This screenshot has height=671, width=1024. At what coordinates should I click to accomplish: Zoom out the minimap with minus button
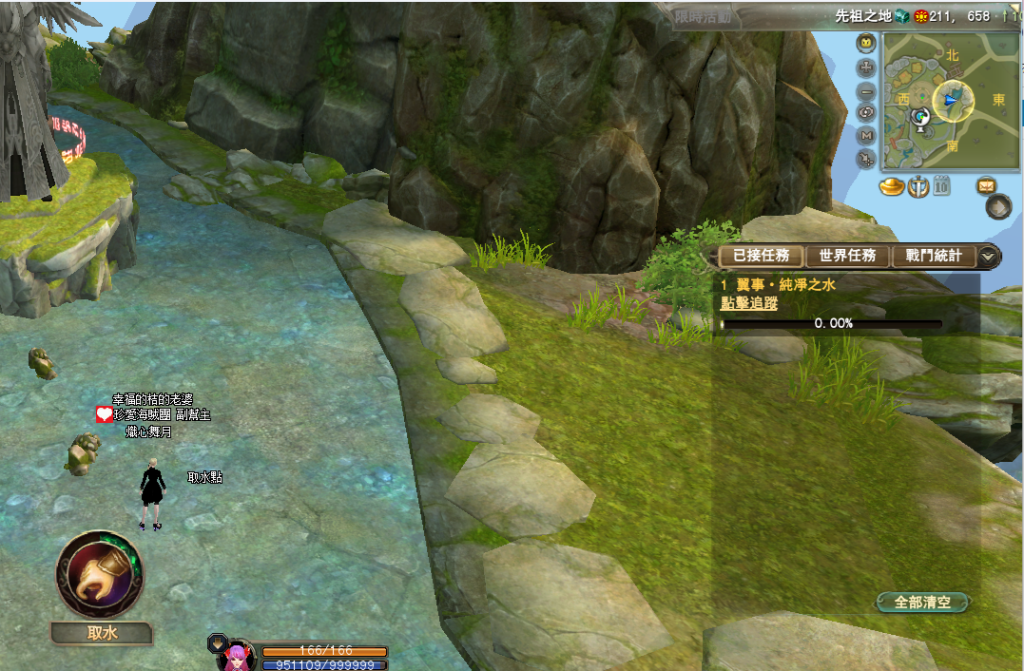coord(866,90)
